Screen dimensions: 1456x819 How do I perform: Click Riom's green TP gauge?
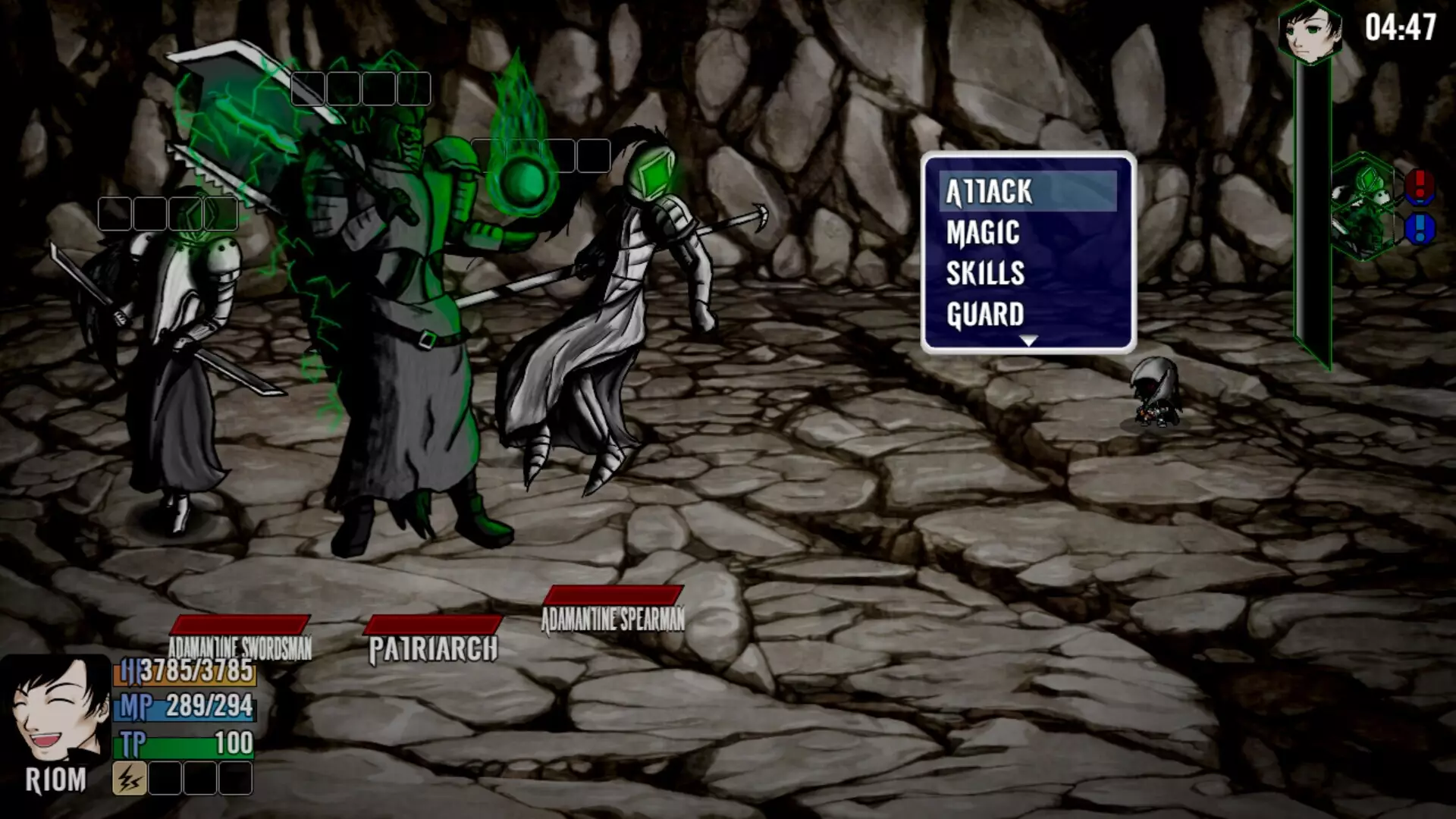click(182, 745)
